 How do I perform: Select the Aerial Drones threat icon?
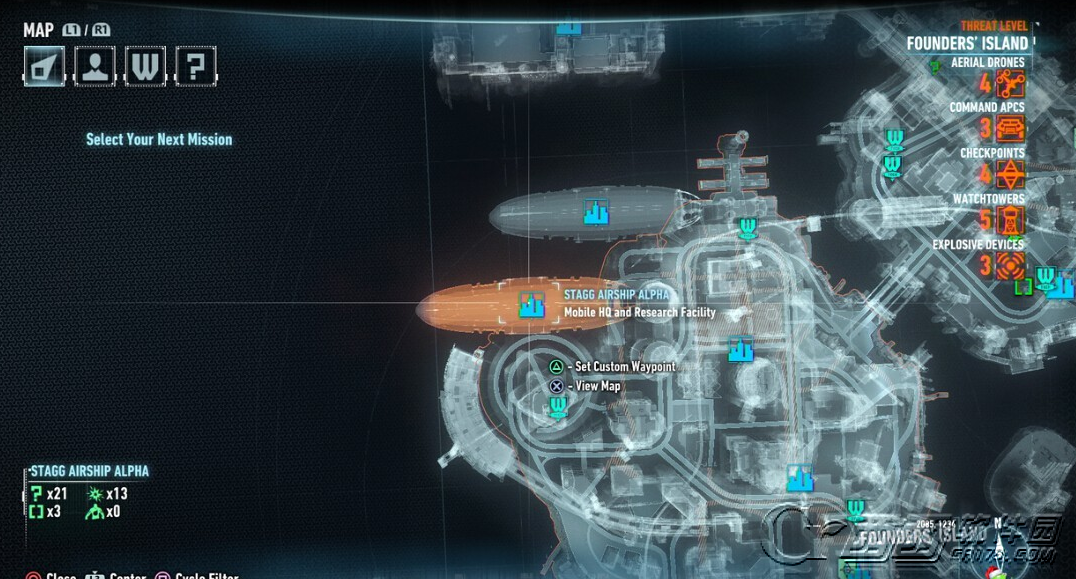point(1010,83)
